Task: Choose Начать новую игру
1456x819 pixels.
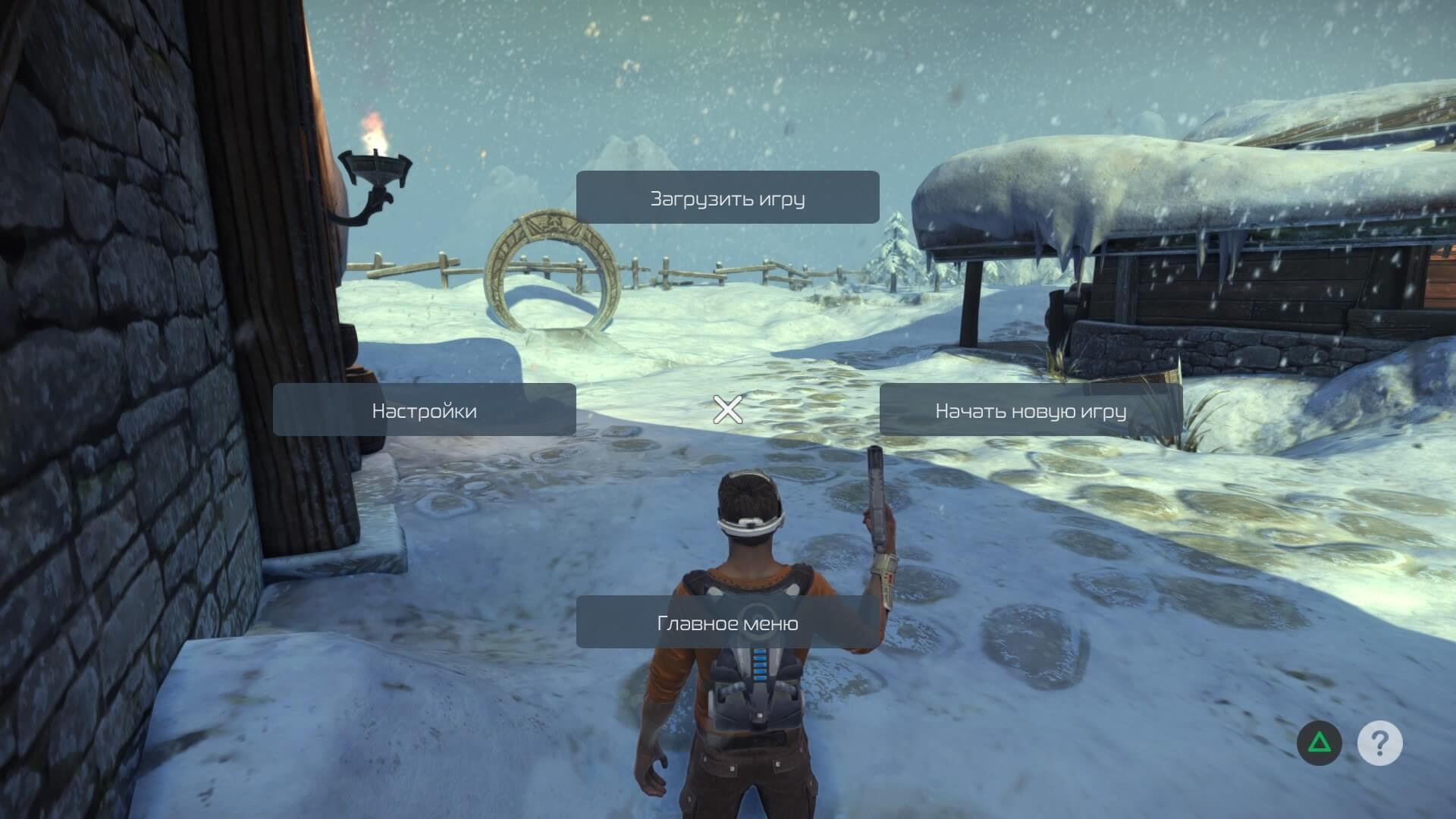Action: tap(1031, 410)
